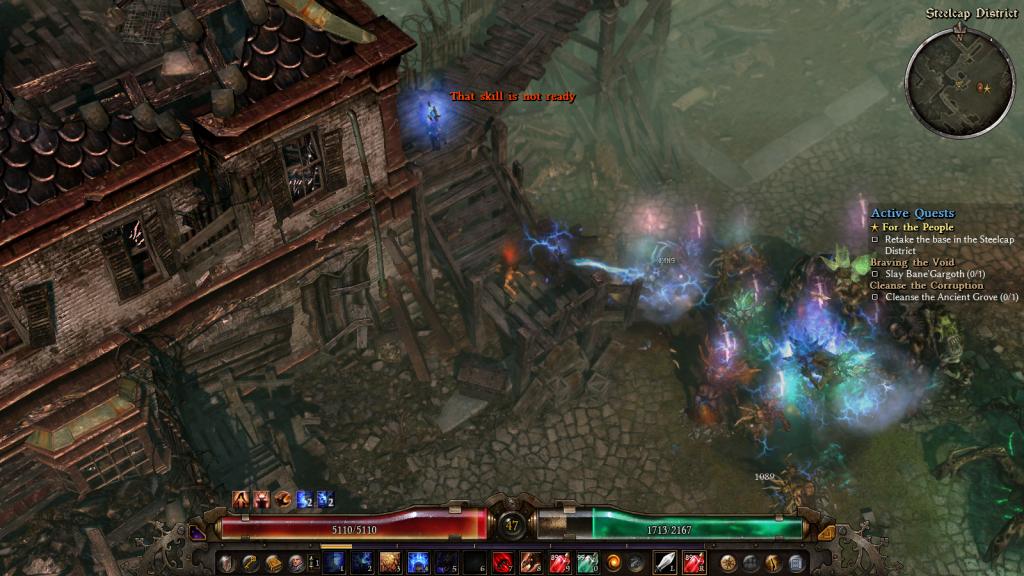Select the right-click red potion slot
1024x576 pixels.
tap(693, 563)
